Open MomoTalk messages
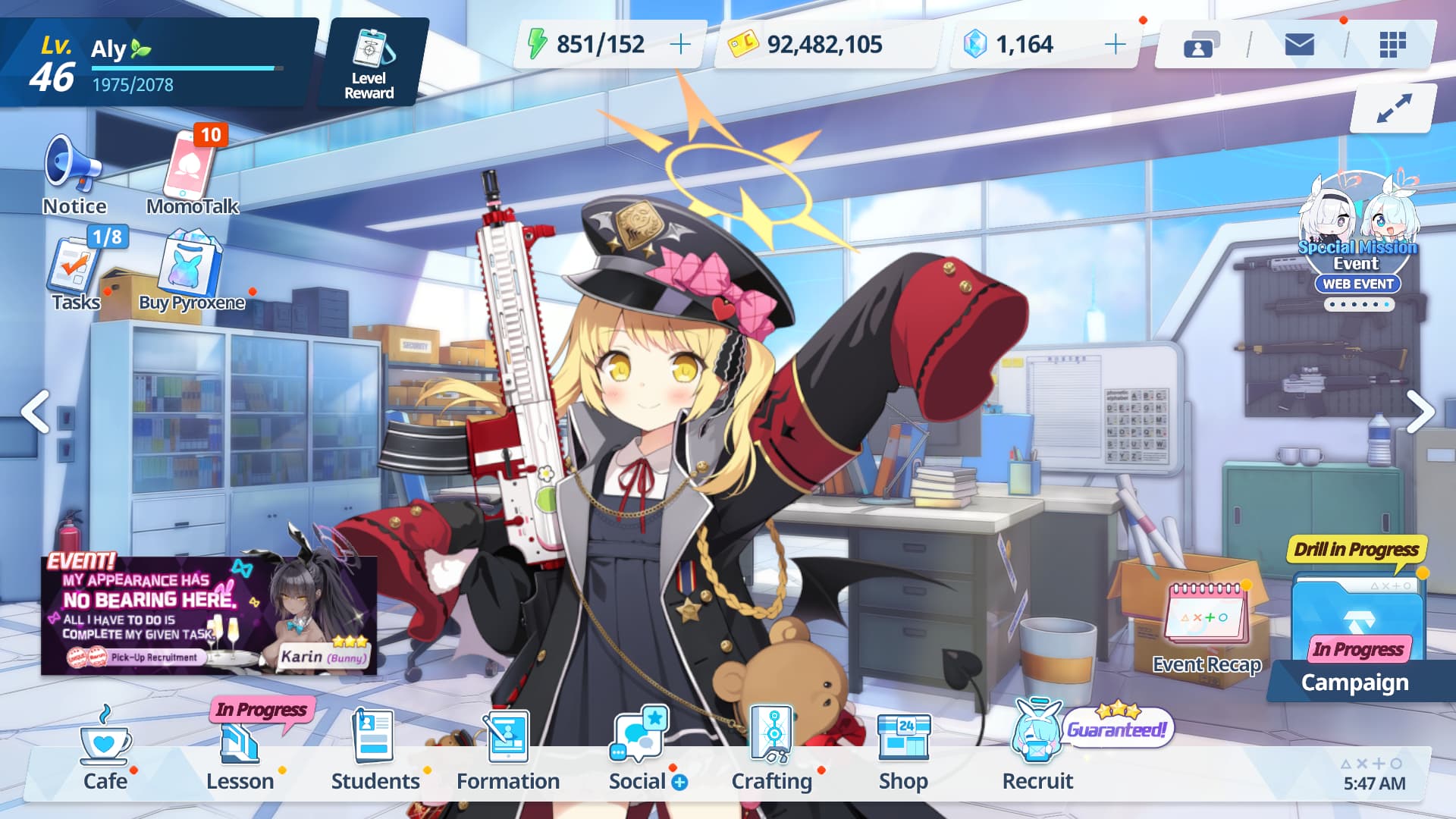The width and height of the screenshot is (1456, 819). 191,174
